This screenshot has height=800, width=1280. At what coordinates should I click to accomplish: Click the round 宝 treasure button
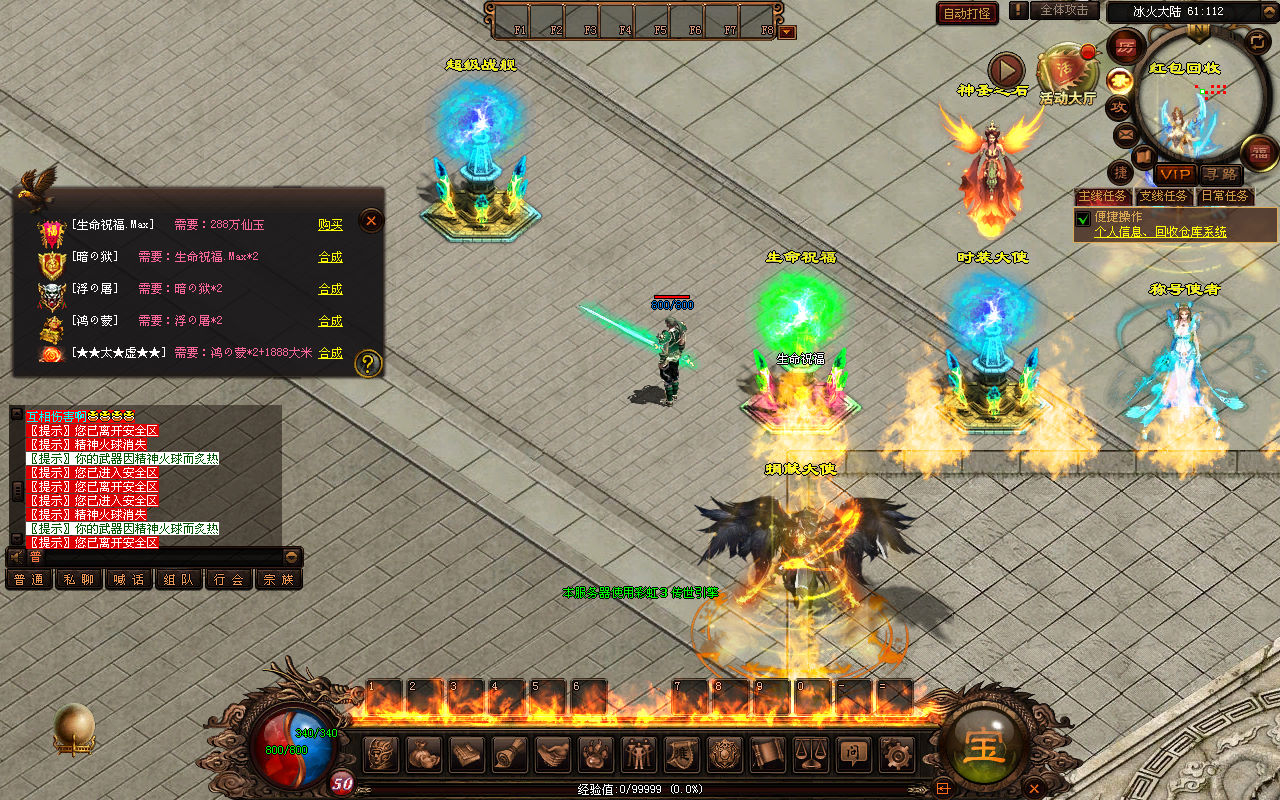983,746
